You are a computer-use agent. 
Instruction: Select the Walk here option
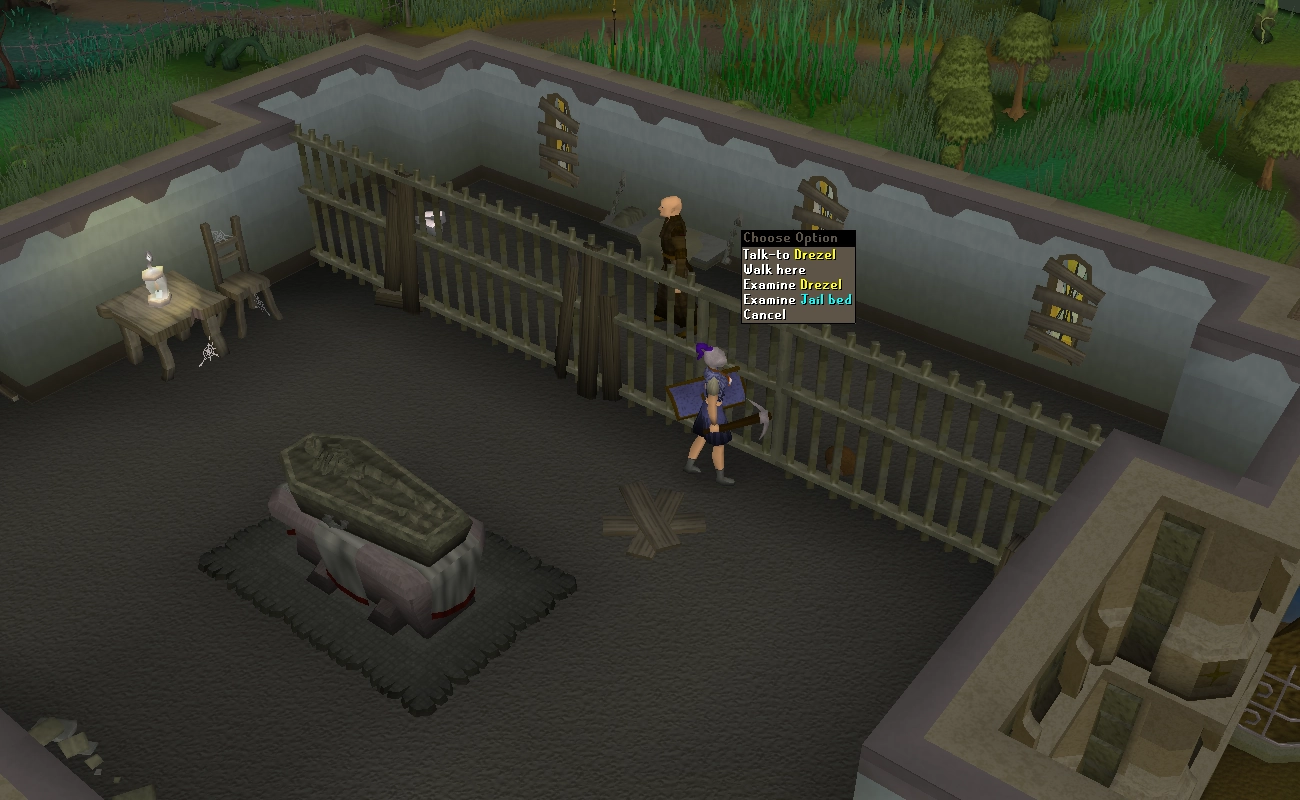point(774,270)
